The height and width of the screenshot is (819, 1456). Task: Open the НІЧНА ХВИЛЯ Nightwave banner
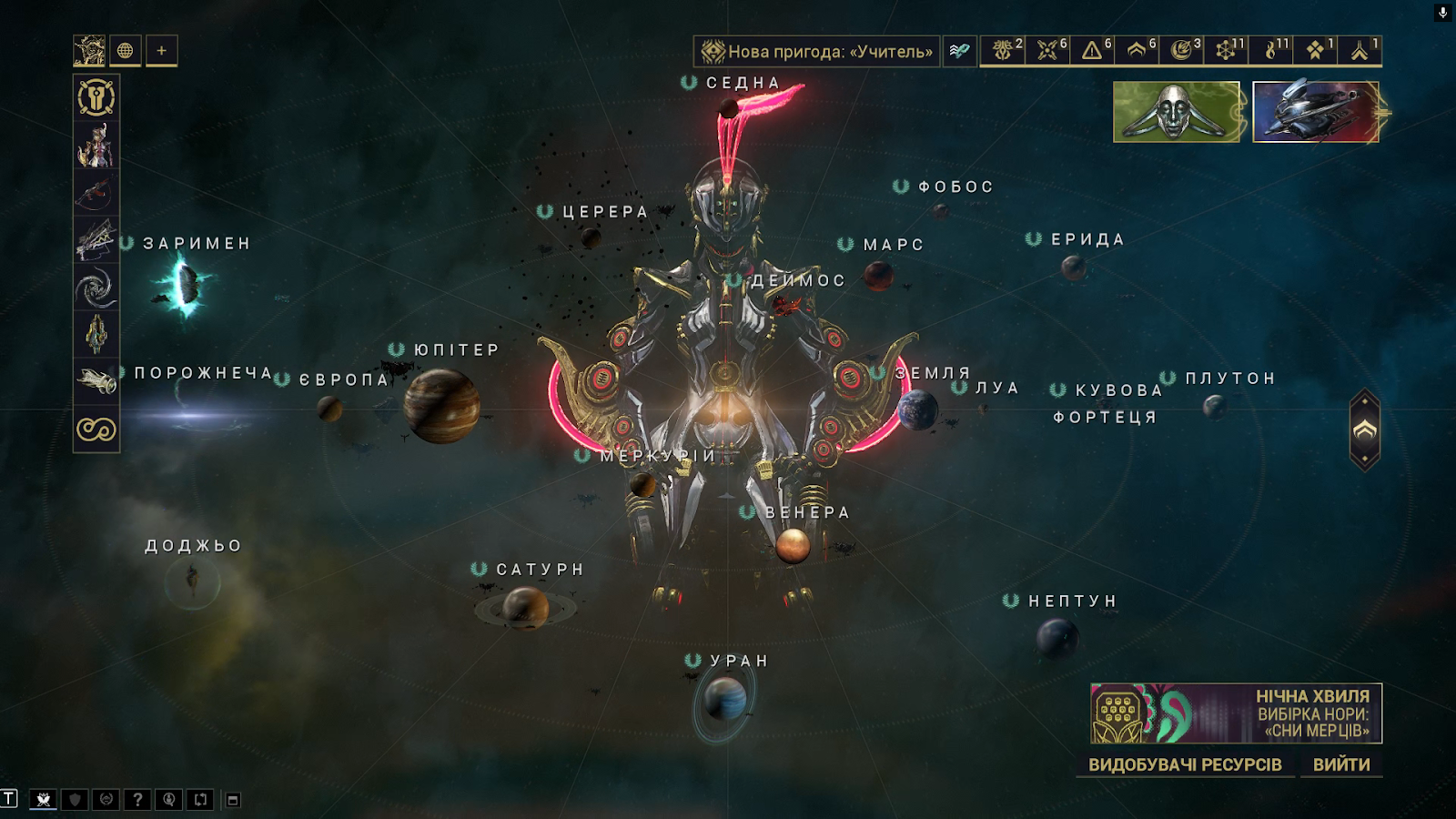[x=1236, y=713]
